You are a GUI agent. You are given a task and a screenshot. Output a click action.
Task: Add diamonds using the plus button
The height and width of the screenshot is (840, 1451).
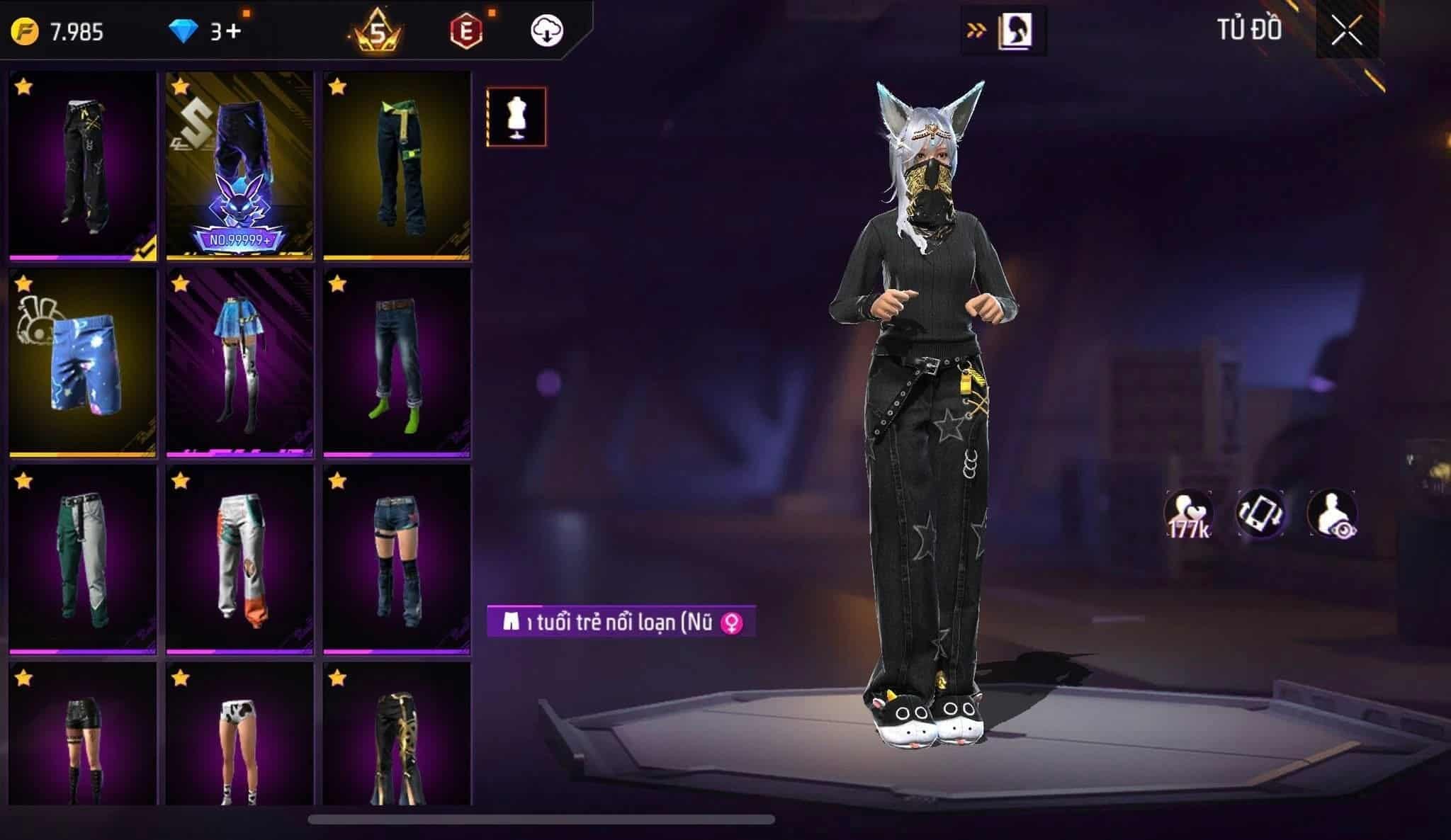click(x=235, y=32)
